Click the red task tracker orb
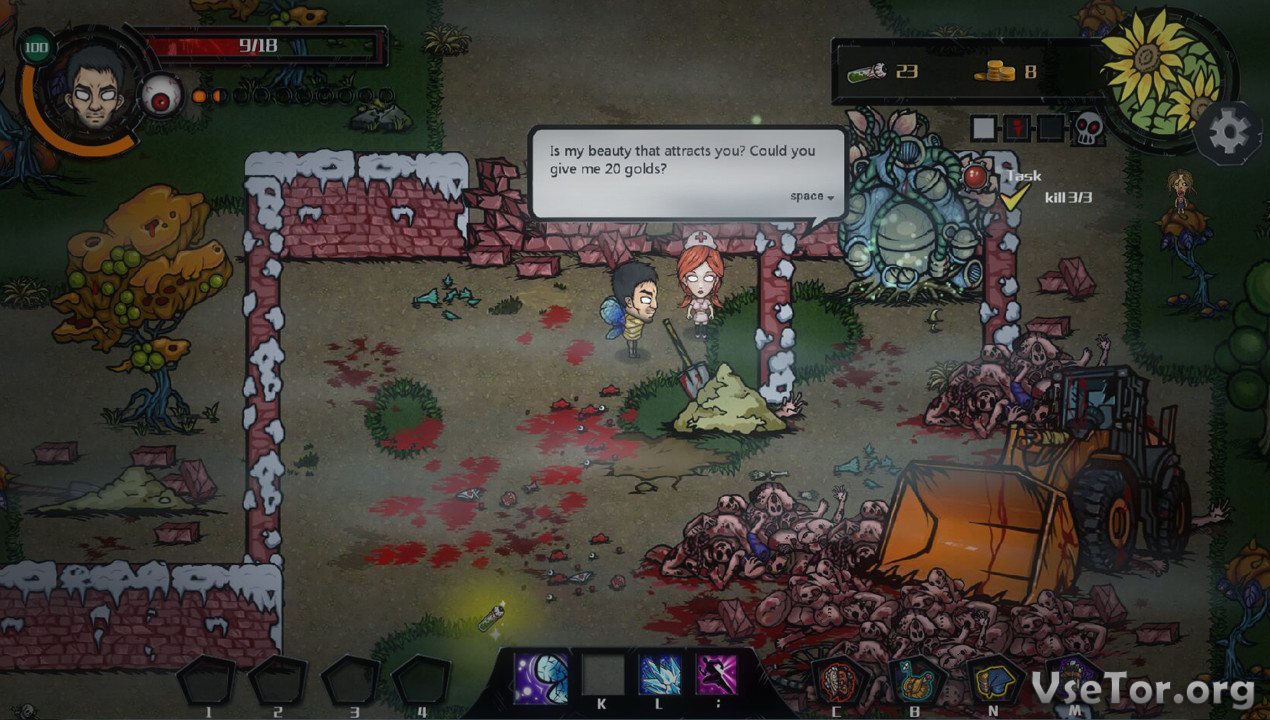Image resolution: width=1270 pixels, height=720 pixels. 975,178
